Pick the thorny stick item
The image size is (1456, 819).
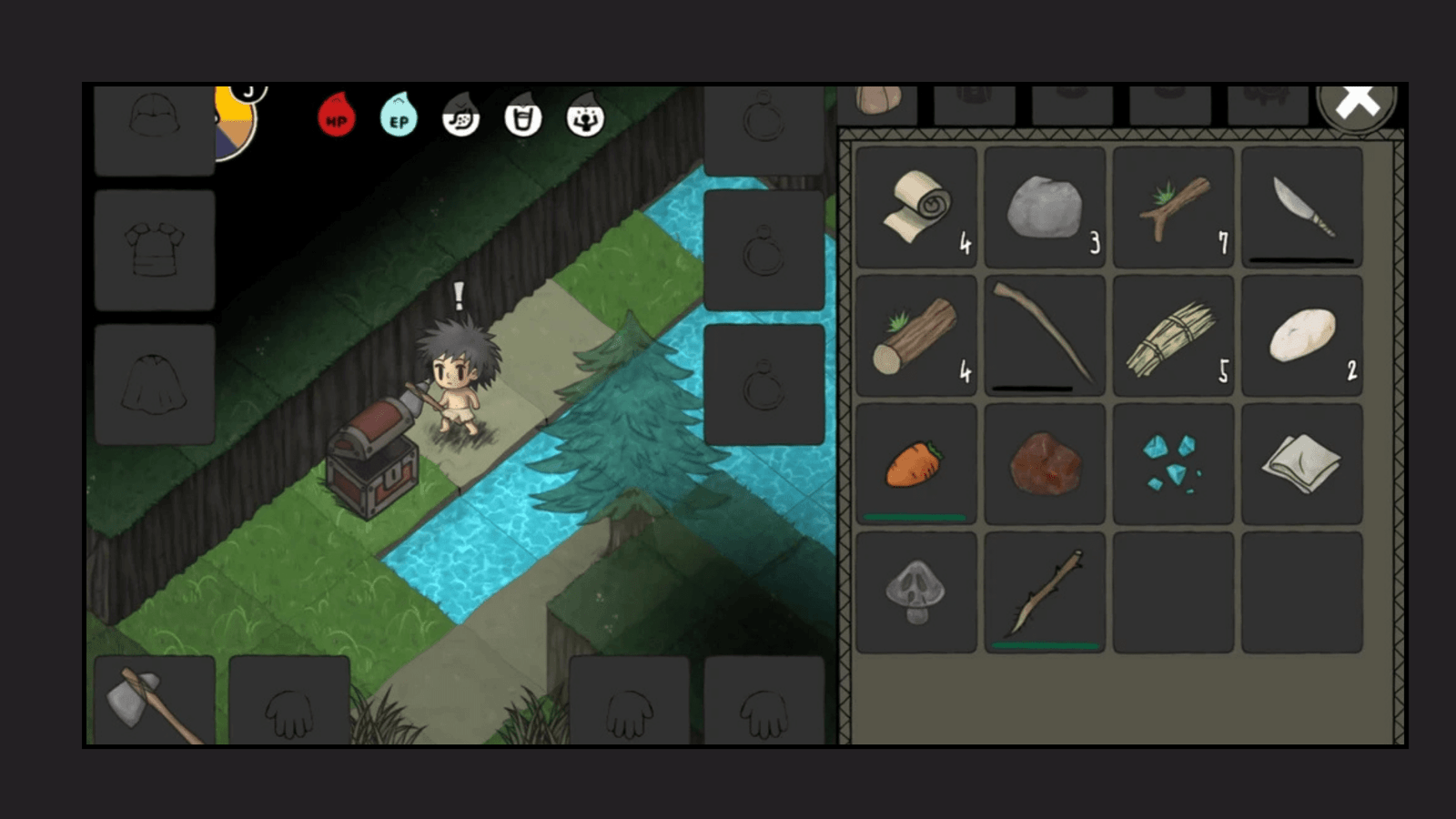tap(1045, 592)
